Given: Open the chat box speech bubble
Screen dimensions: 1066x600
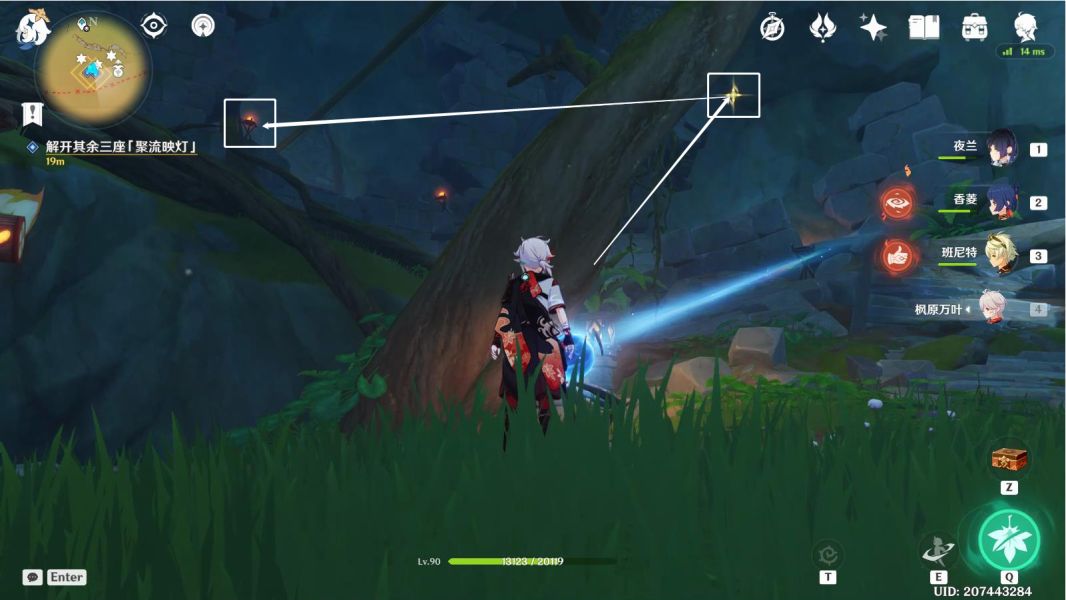Looking at the screenshot, I should [x=33, y=577].
